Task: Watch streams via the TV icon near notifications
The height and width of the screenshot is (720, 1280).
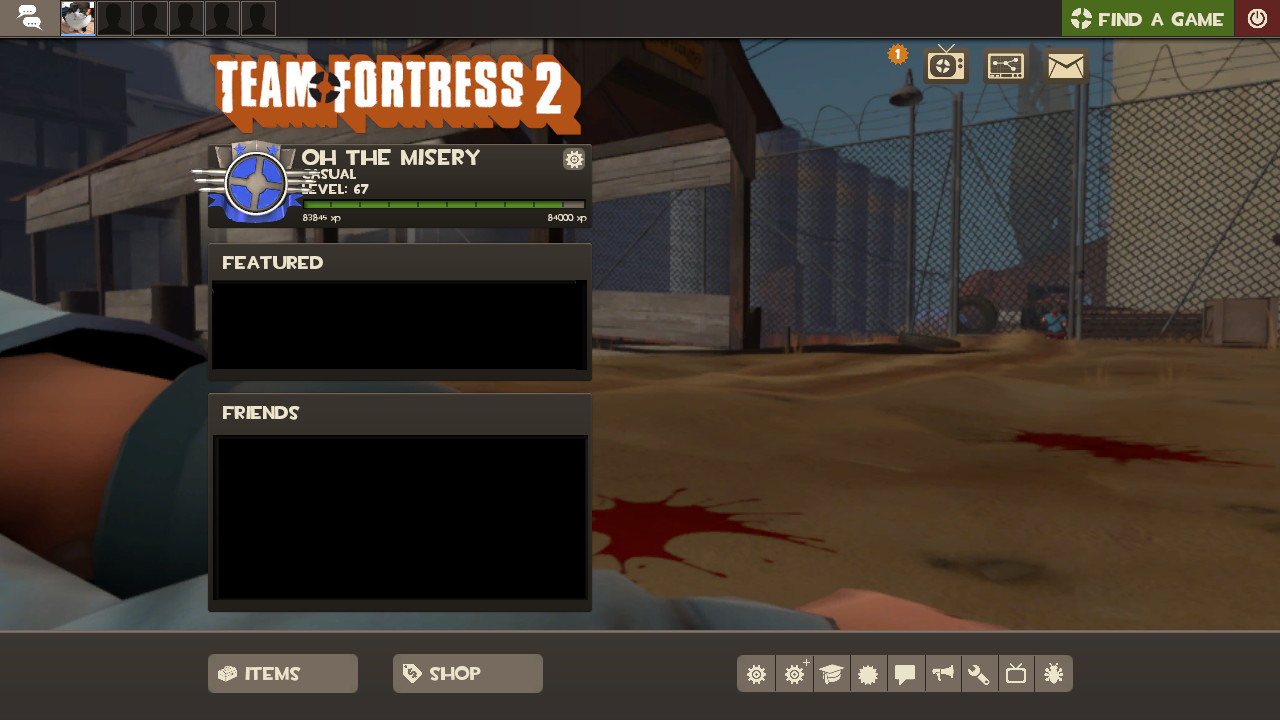Action: (x=944, y=64)
